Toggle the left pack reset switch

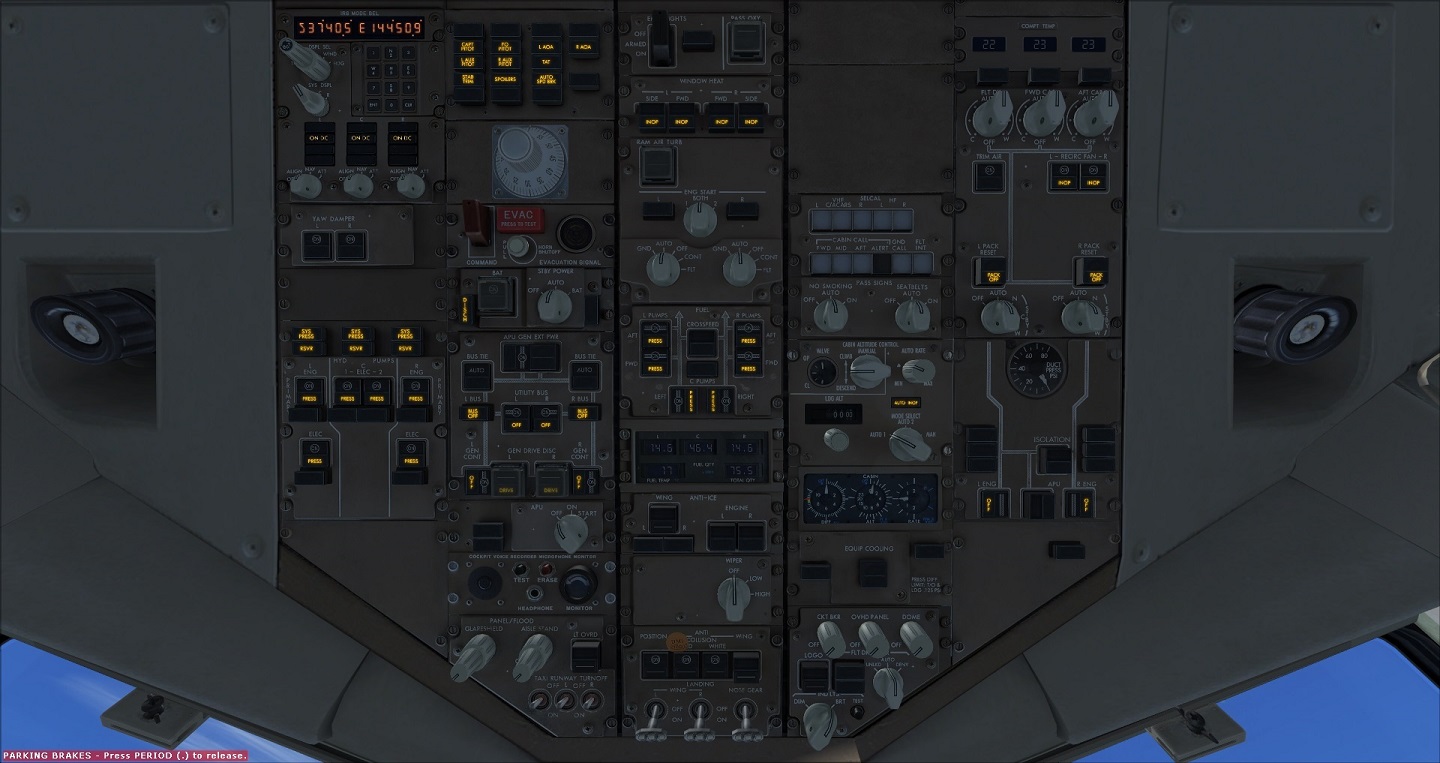point(990,272)
